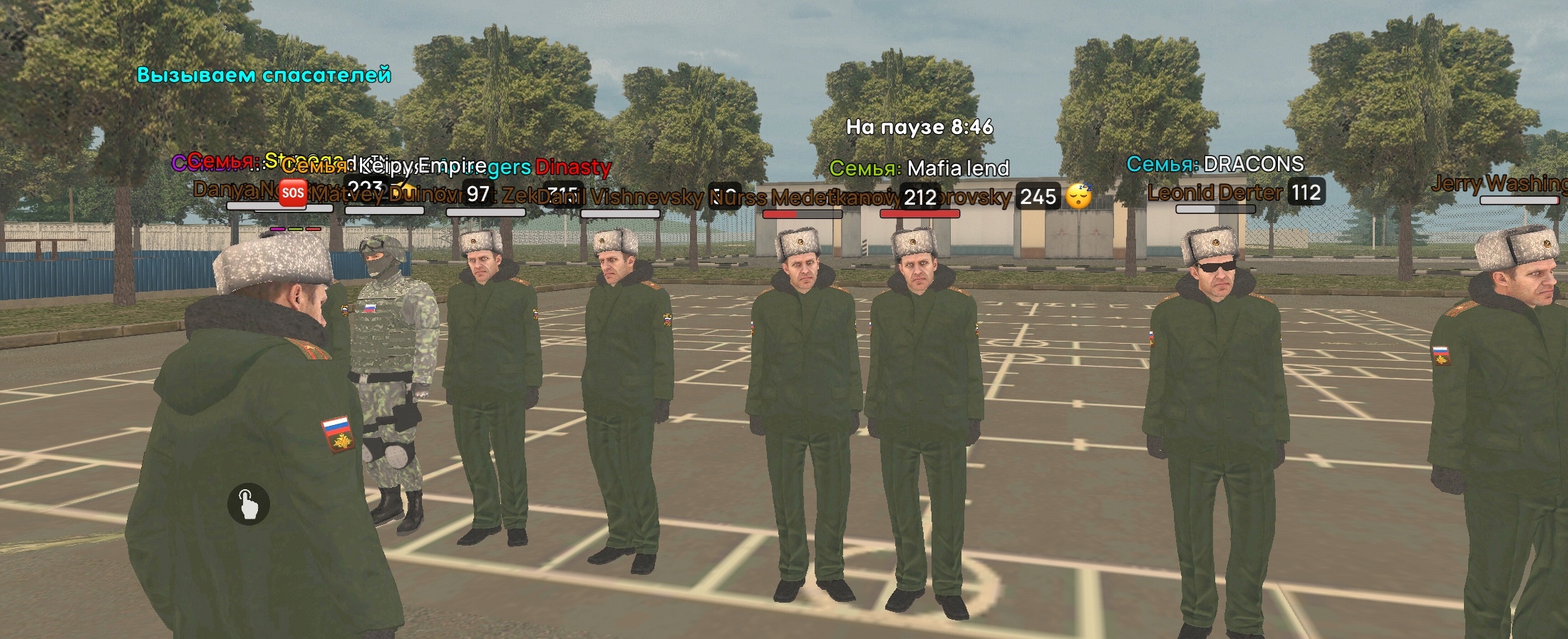Tap the red SOS icon
The width and height of the screenshot is (1568, 639).
click(292, 192)
